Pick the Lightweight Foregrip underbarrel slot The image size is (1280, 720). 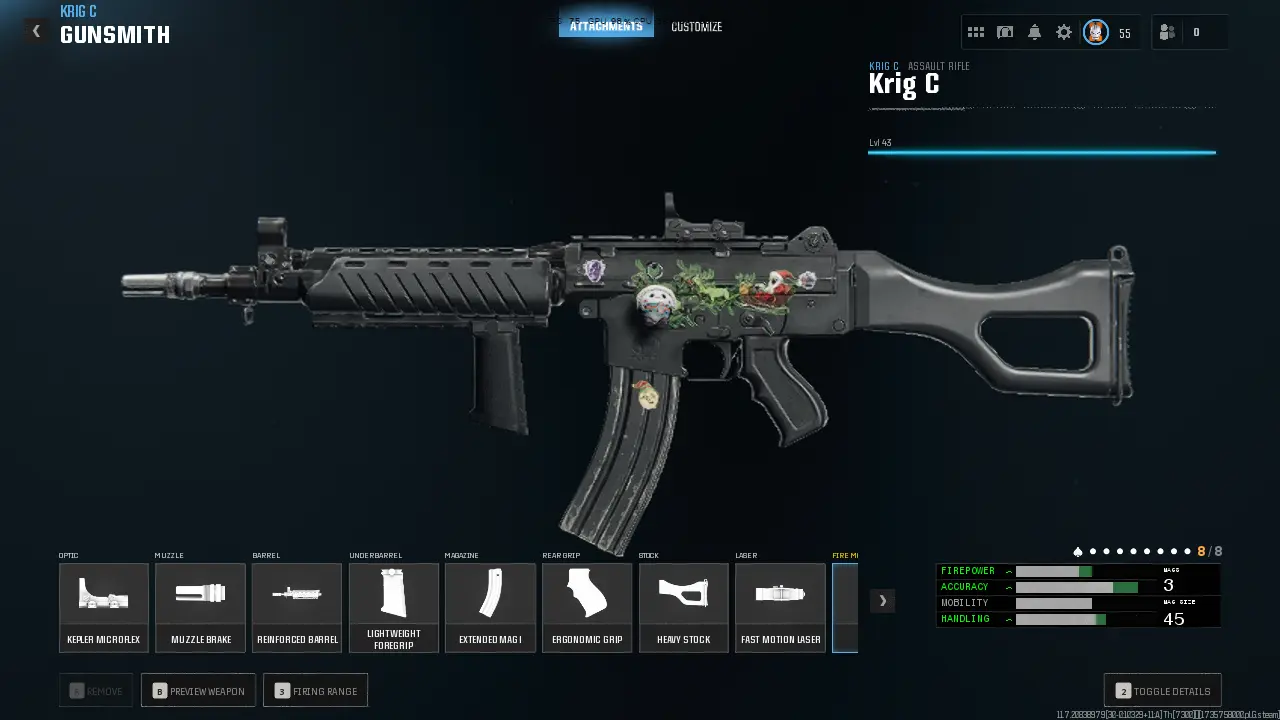(x=394, y=607)
